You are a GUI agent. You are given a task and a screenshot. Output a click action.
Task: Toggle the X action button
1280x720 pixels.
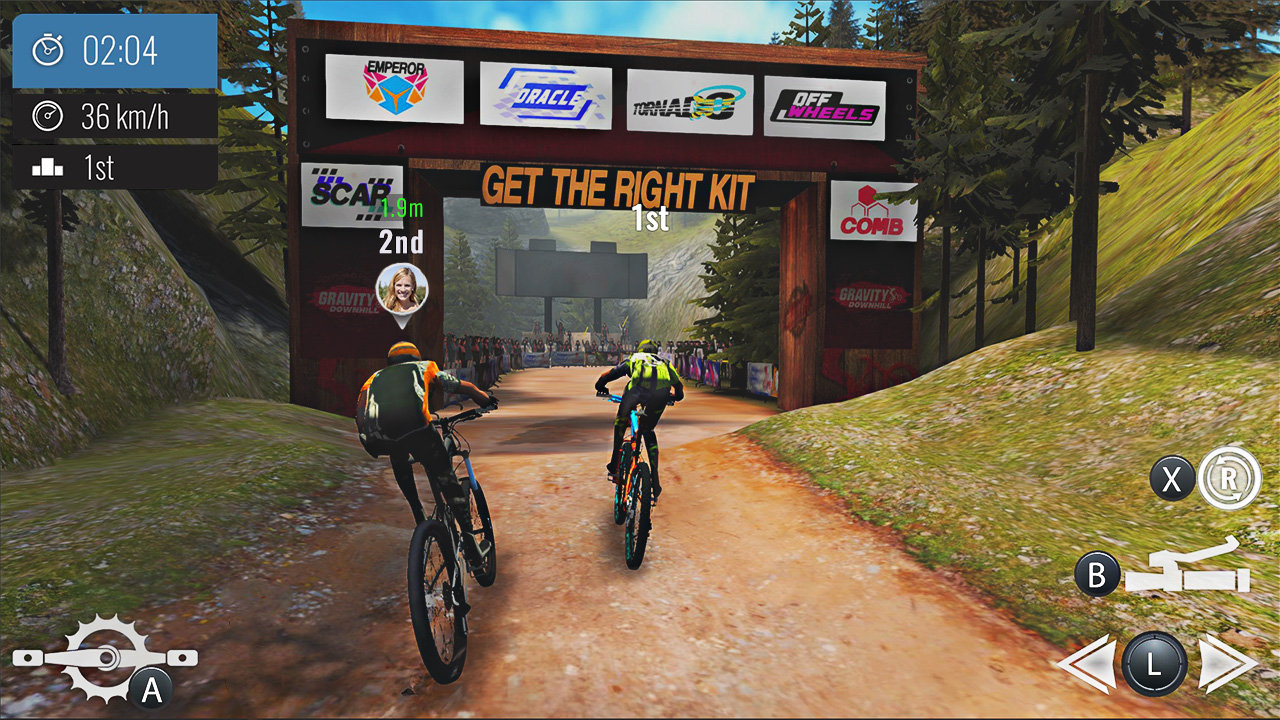(1171, 480)
